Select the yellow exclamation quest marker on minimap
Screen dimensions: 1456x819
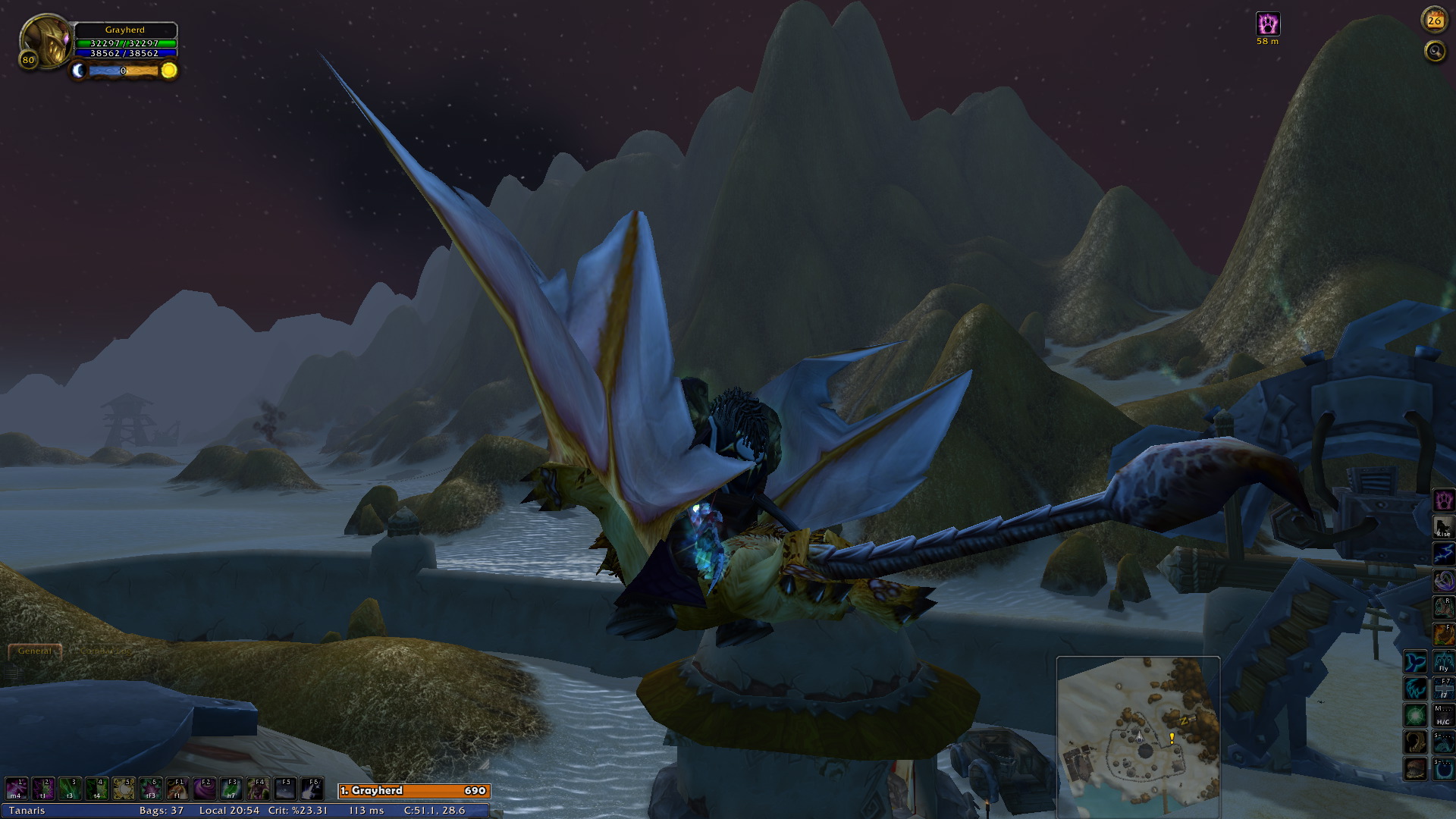click(x=1172, y=737)
